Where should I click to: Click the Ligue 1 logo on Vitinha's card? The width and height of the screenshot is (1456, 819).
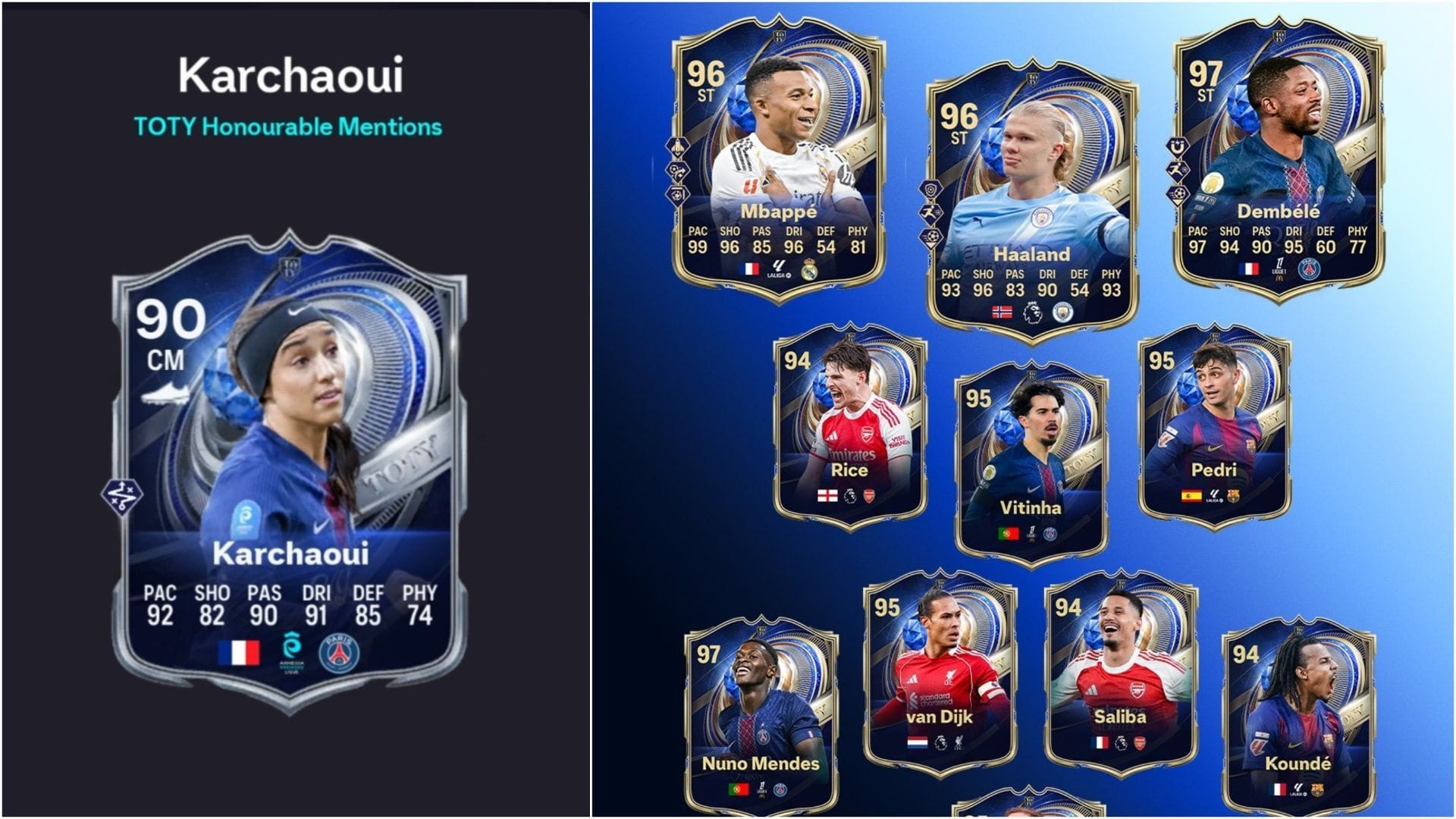(x=1033, y=532)
